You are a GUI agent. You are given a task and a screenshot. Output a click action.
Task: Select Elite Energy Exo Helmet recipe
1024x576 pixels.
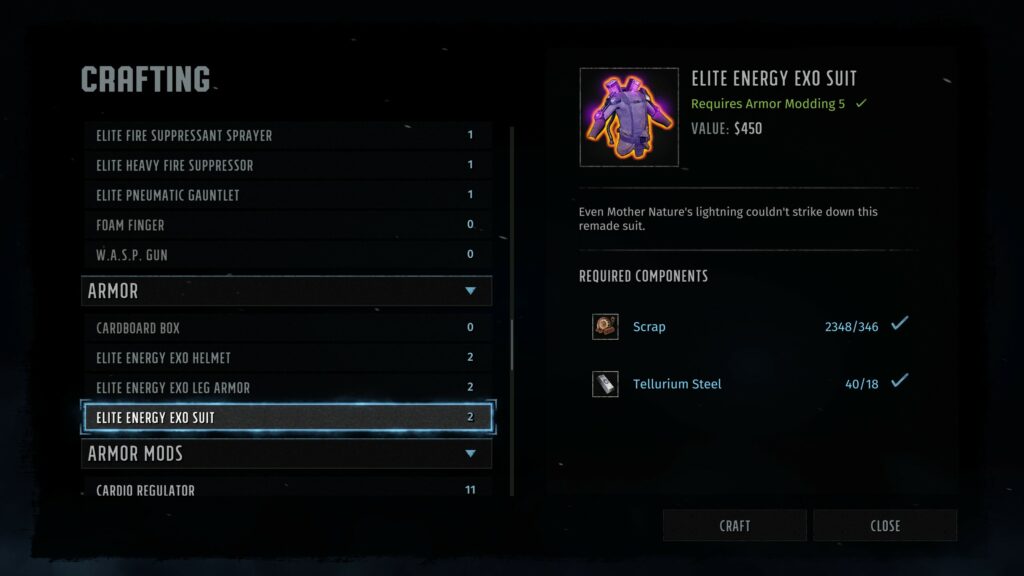(x=286, y=357)
